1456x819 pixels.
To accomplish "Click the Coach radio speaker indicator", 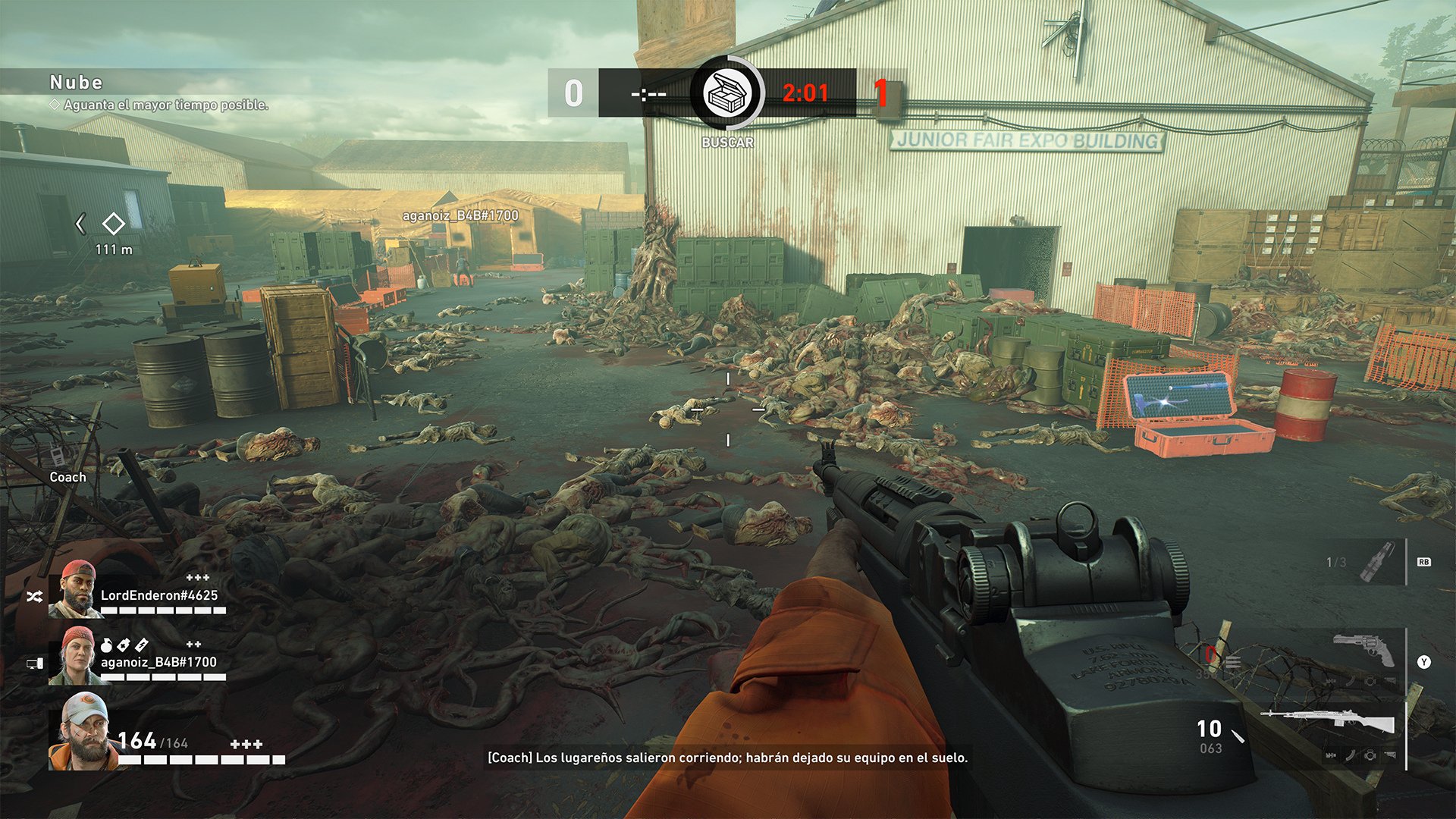I will (x=58, y=458).
